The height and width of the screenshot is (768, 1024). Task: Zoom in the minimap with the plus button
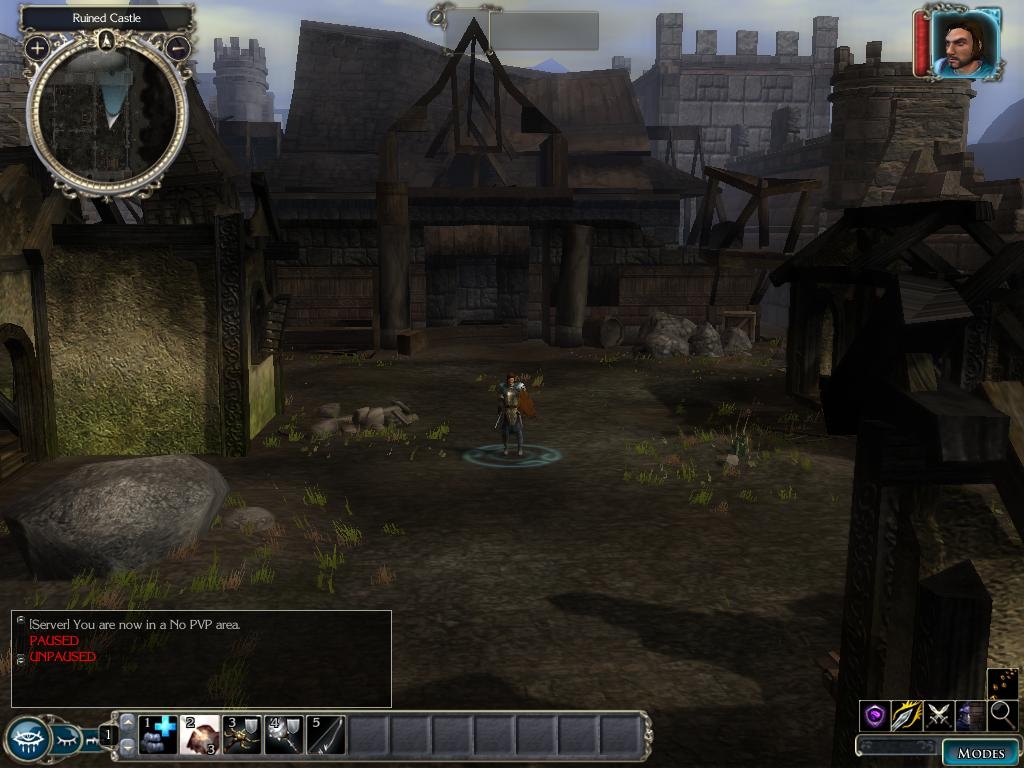(x=37, y=47)
